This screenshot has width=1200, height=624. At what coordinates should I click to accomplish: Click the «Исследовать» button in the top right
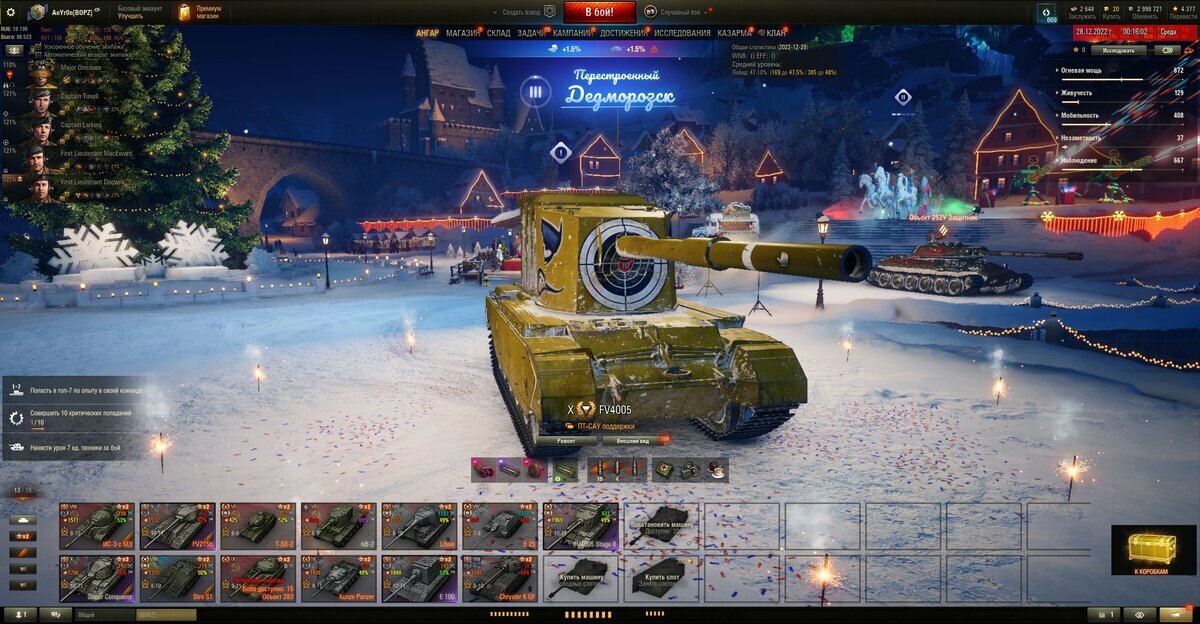click(x=1118, y=49)
